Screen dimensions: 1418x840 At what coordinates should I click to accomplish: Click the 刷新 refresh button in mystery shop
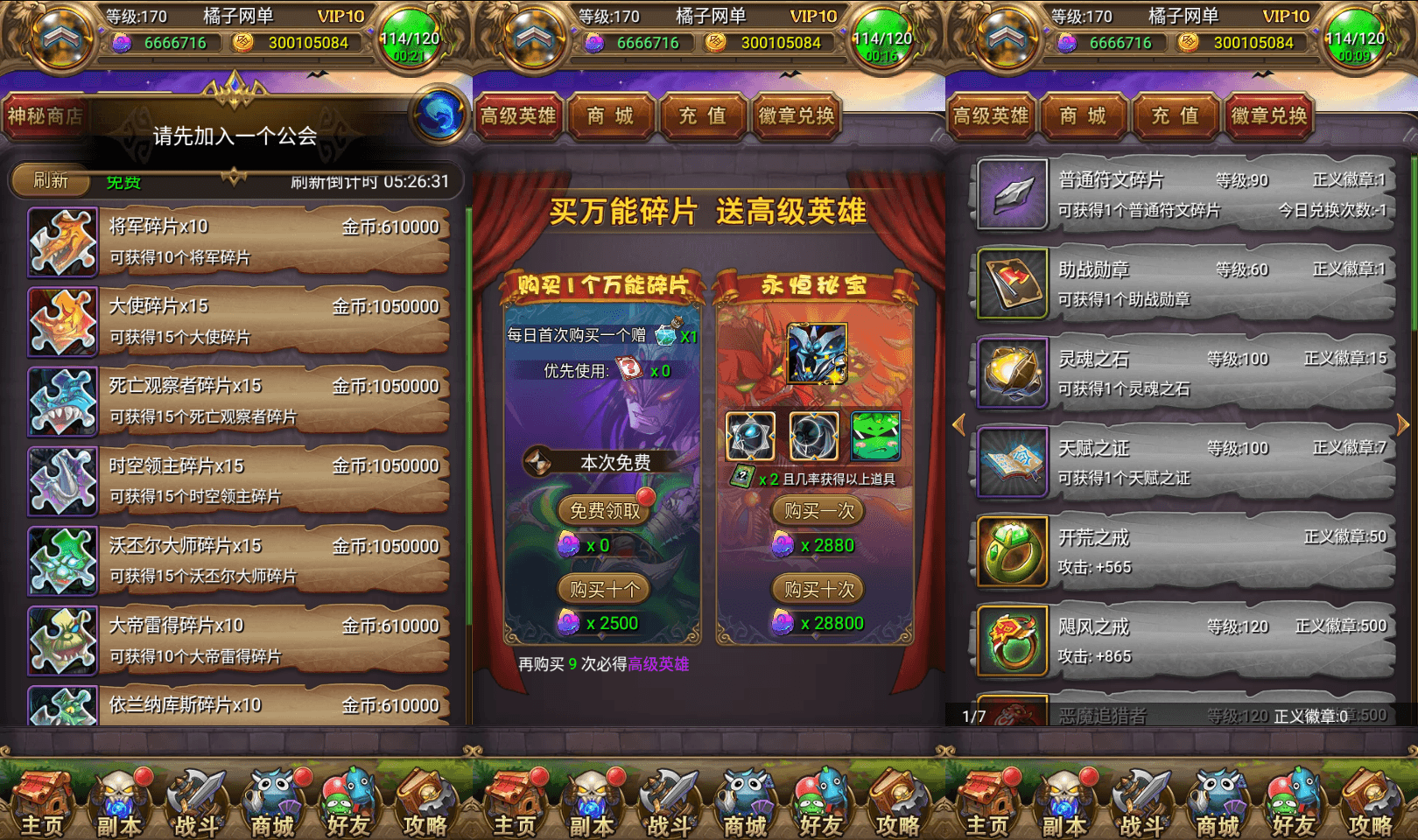point(49,182)
